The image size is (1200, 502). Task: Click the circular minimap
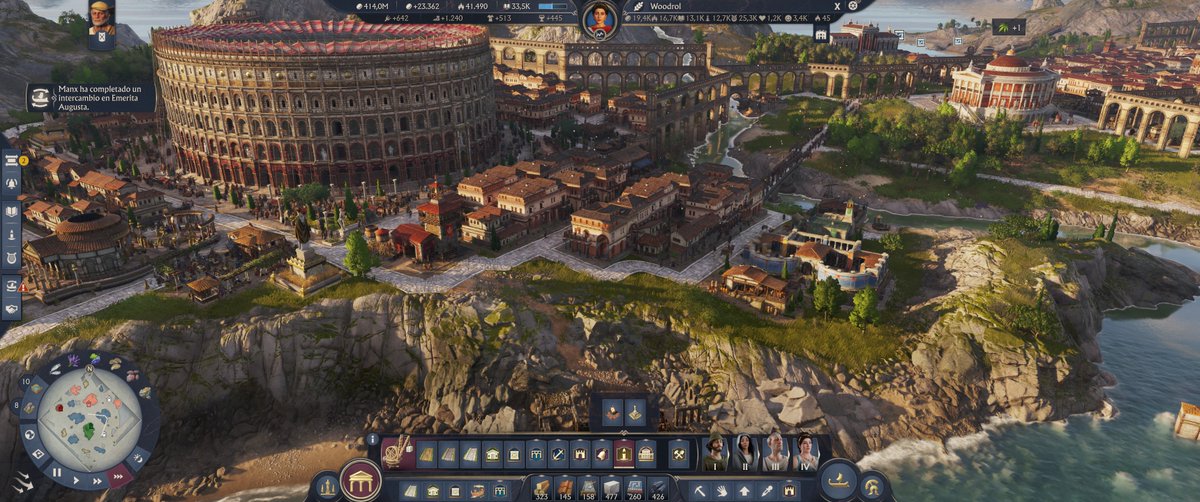89,418
